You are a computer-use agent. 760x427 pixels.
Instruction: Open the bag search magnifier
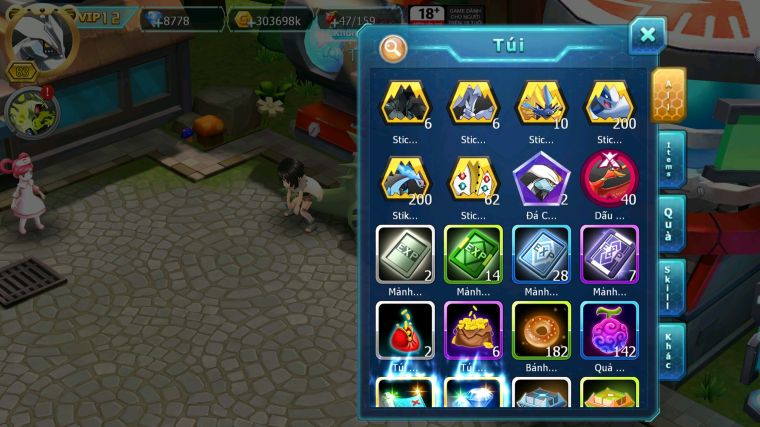(x=393, y=48)
